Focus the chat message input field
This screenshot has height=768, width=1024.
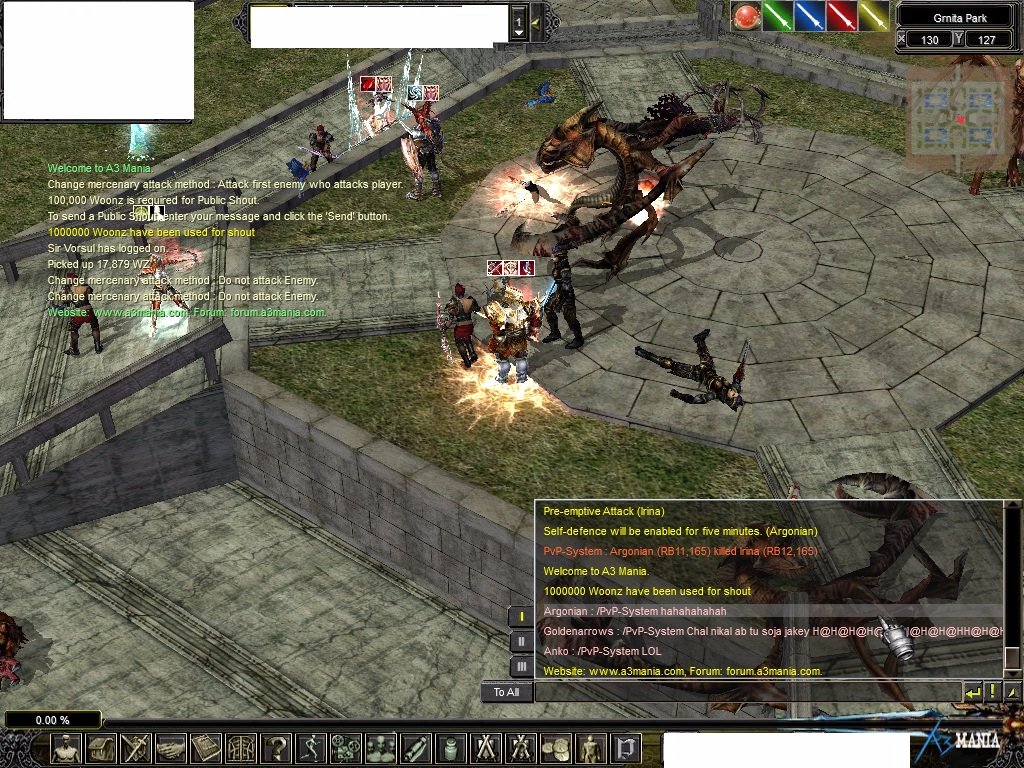pos(745,692)
